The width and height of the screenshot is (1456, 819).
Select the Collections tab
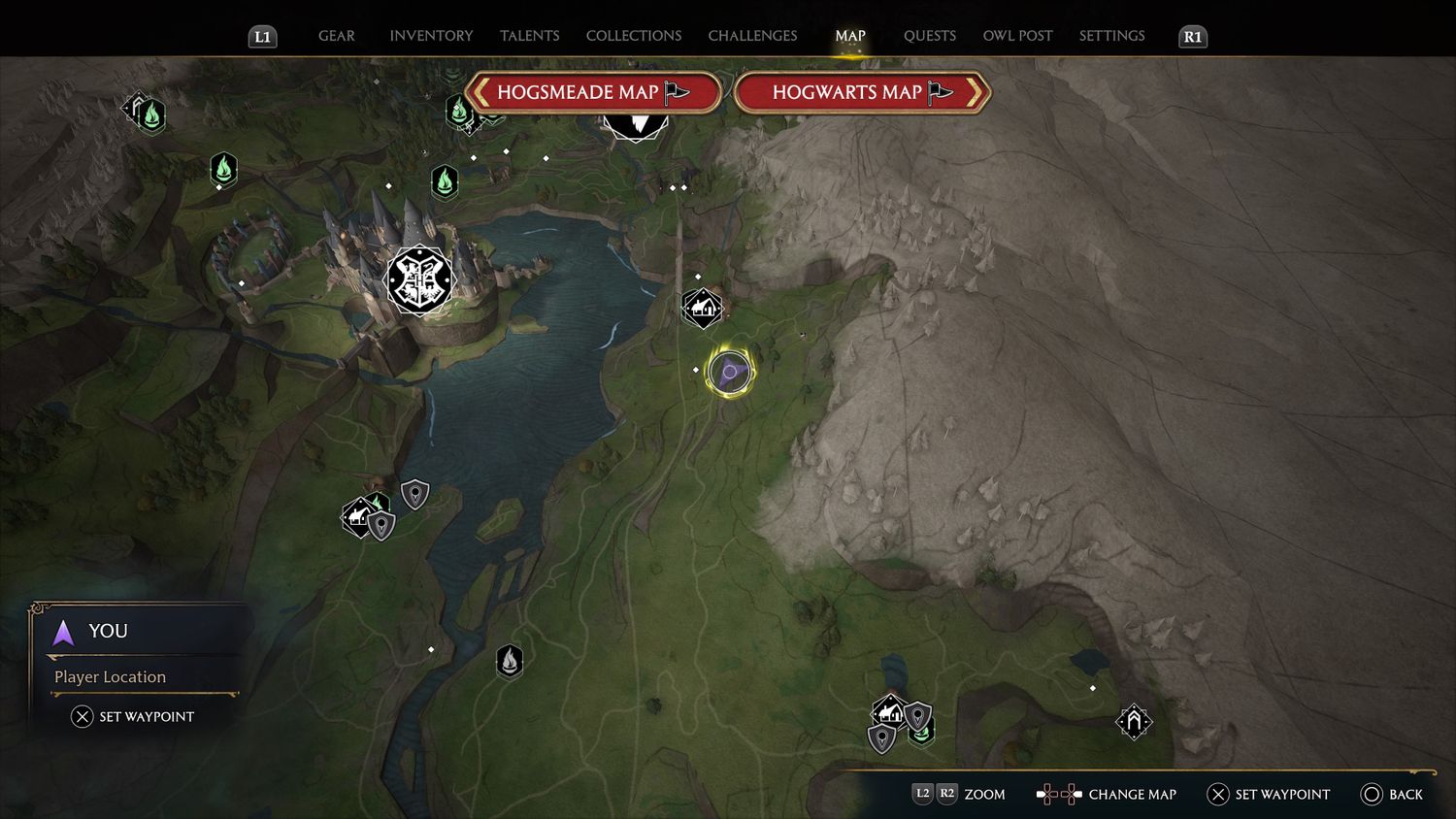coord(634,36)
